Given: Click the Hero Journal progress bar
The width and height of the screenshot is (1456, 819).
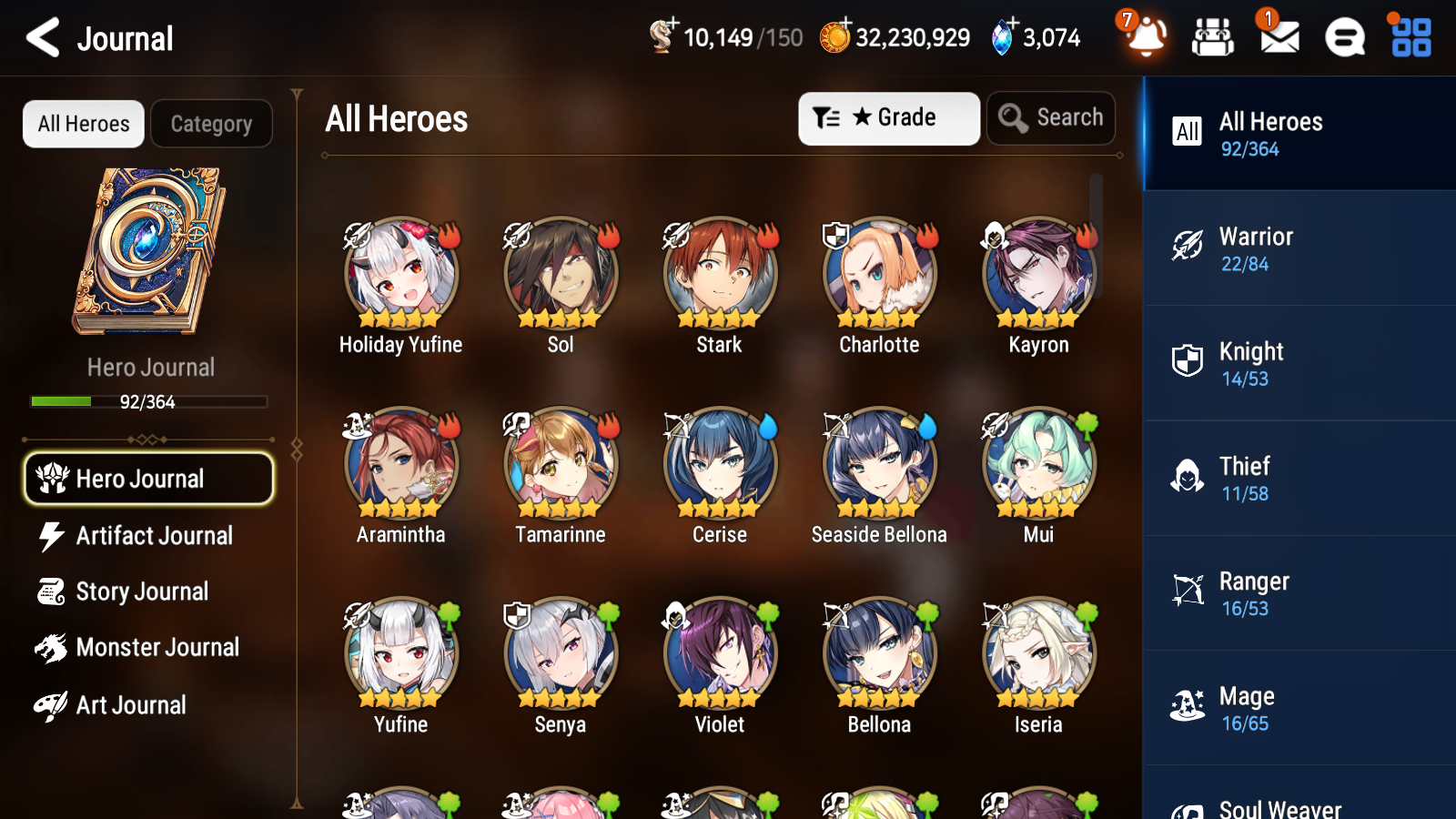Looking at the screenshot, I should pyautogui.click(x=148, y=401).
